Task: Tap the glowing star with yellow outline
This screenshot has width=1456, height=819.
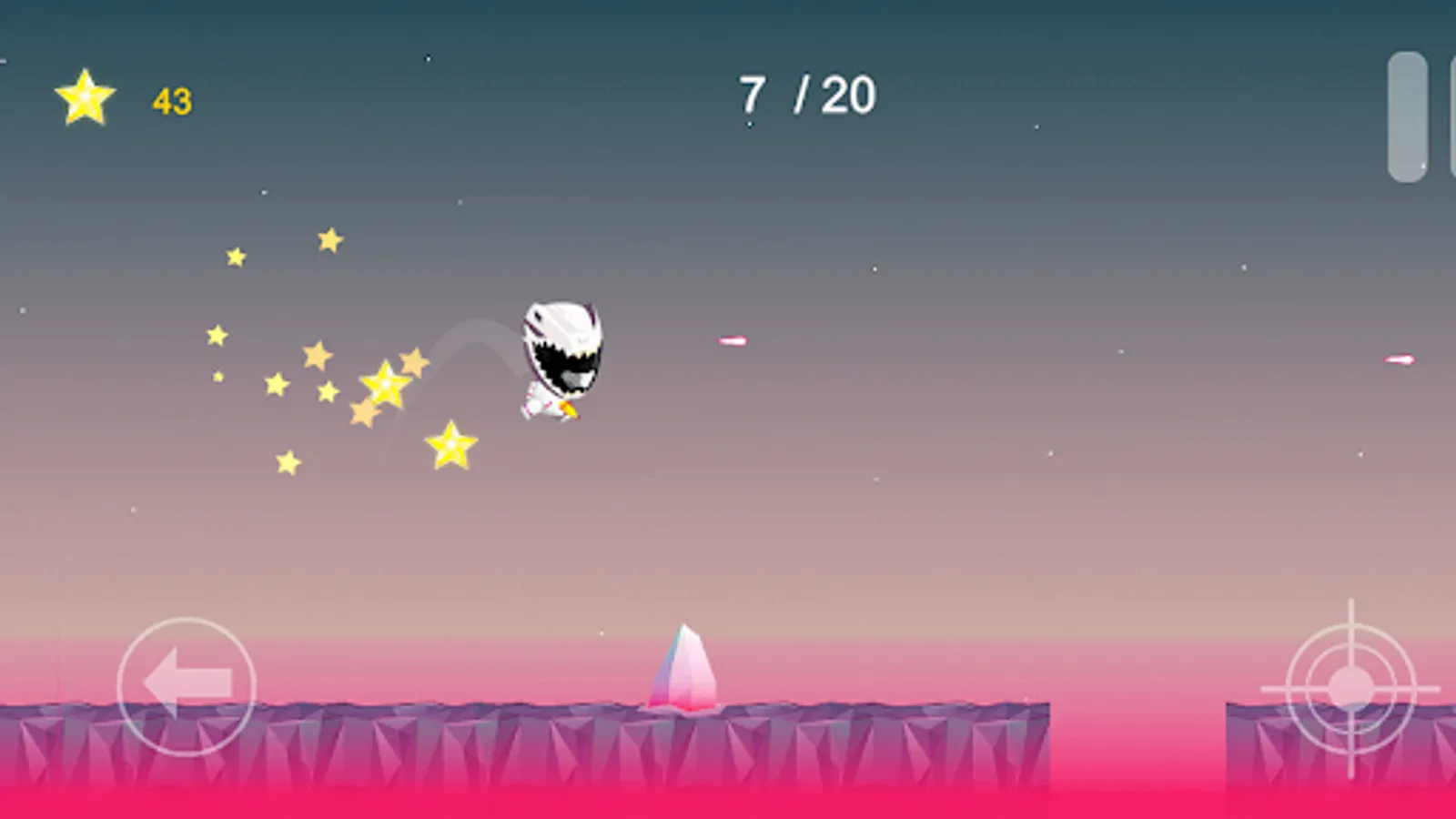Action: point(386,386)
